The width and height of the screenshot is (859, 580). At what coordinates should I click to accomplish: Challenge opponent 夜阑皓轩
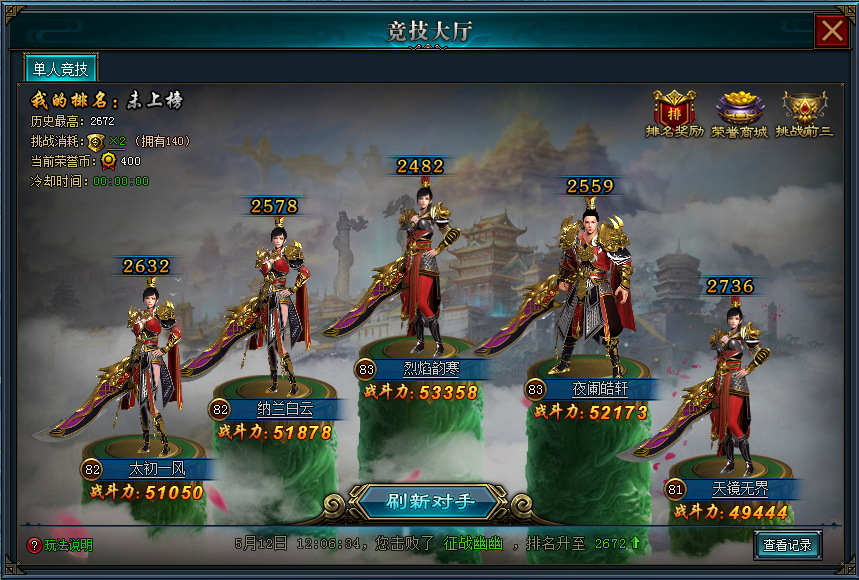click(593, 290)
